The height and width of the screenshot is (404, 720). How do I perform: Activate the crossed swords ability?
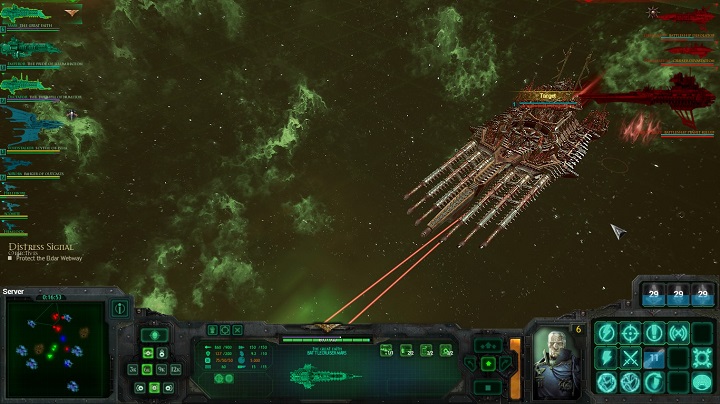click(x=630, y=357)
